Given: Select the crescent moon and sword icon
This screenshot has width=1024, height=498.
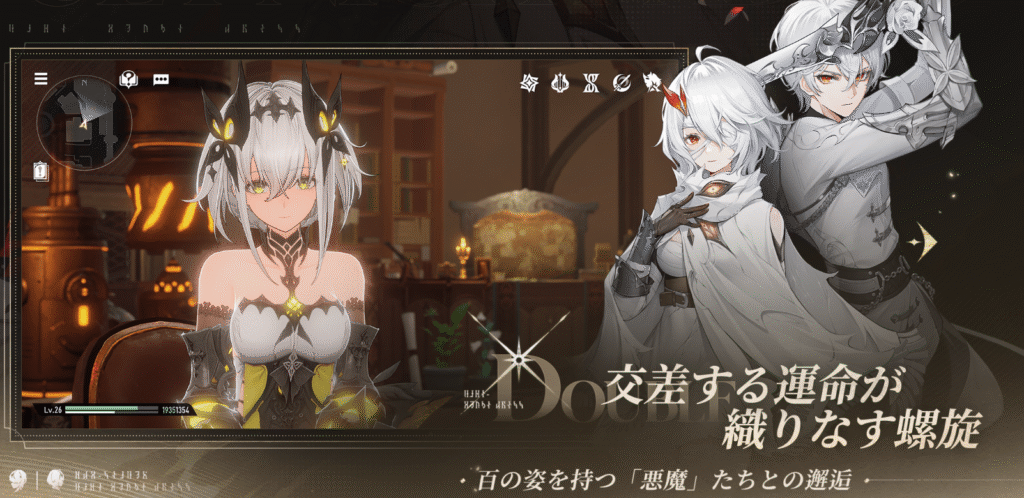Looking at the screenshot, I should pos(622,81).
